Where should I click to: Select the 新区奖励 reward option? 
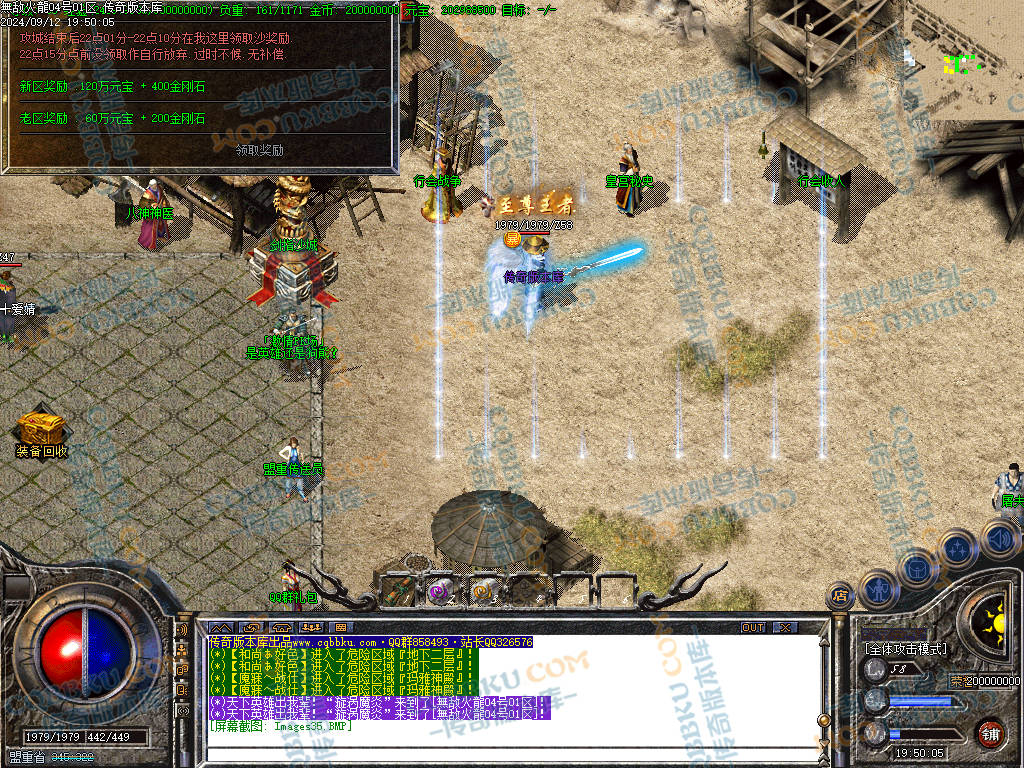pyautogui.click(x=44, y=87)
